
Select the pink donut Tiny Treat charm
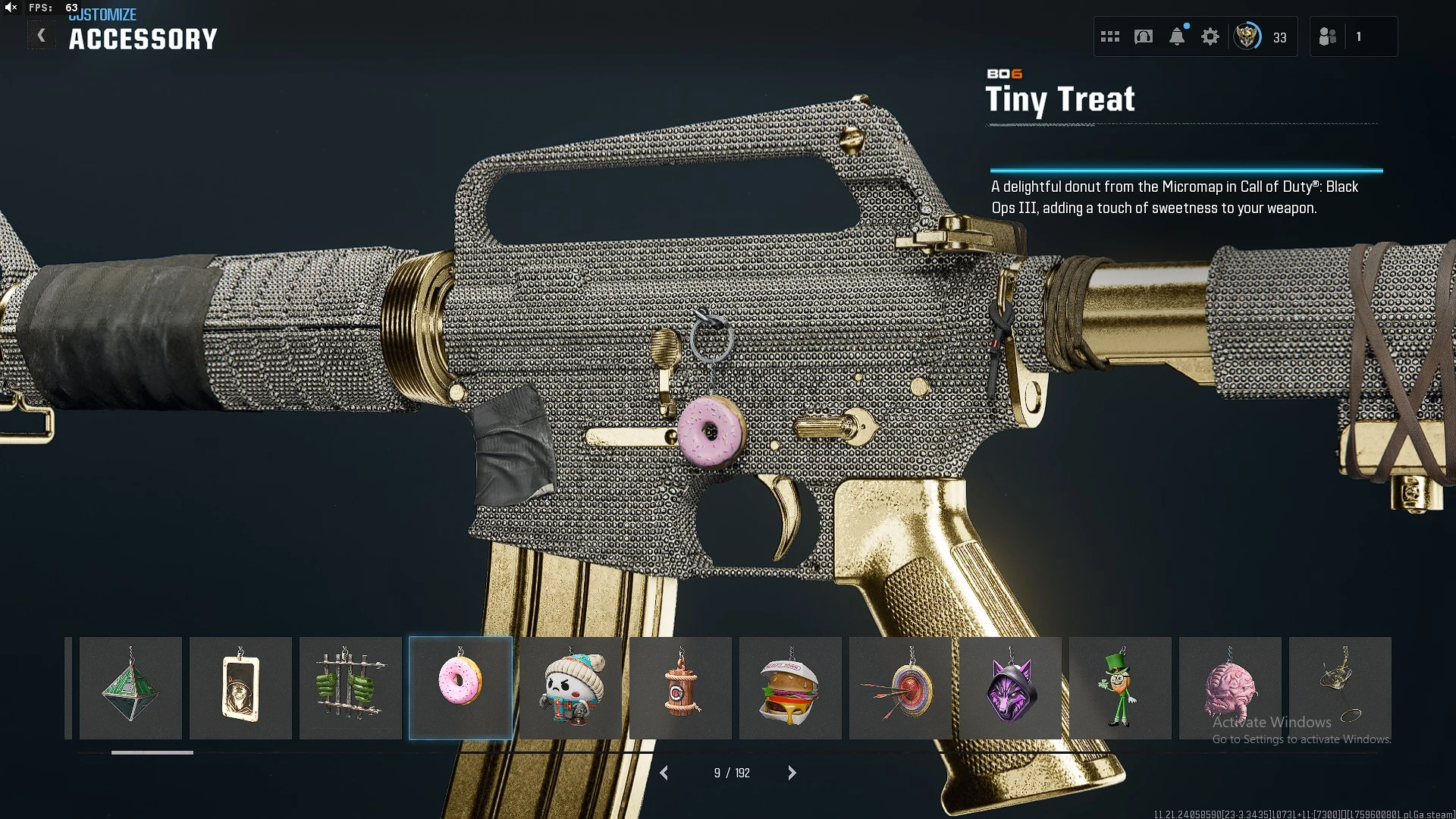click(460, 688)
